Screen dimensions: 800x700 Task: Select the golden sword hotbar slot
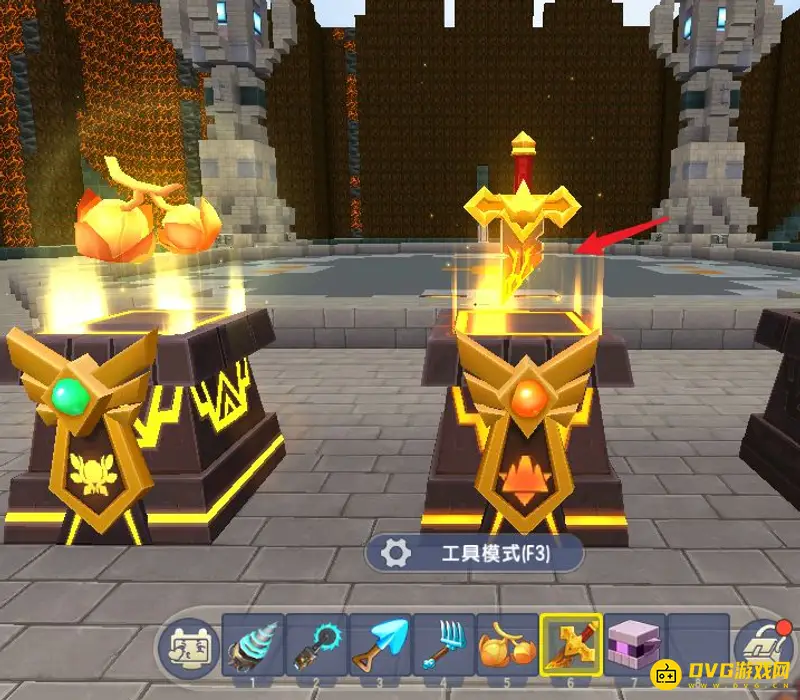click(571, 645)
